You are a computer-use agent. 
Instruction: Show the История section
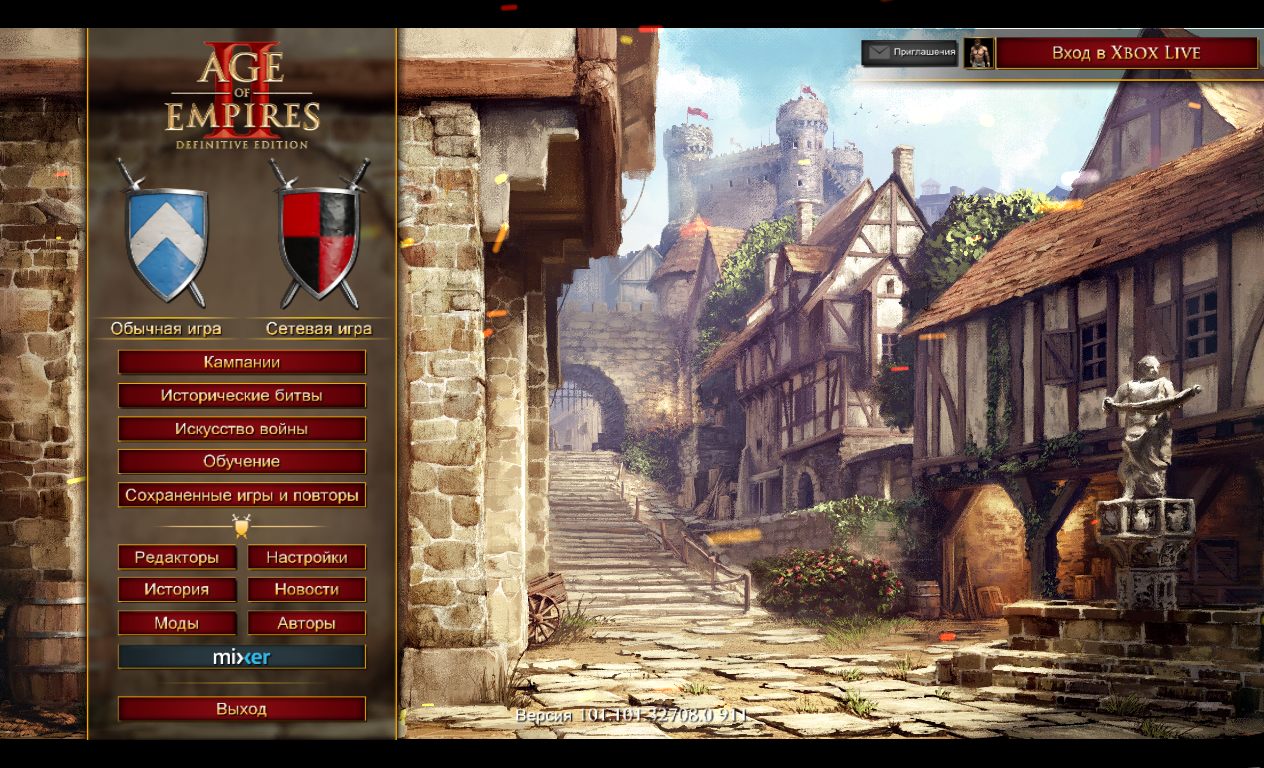[x=177, y=590]
